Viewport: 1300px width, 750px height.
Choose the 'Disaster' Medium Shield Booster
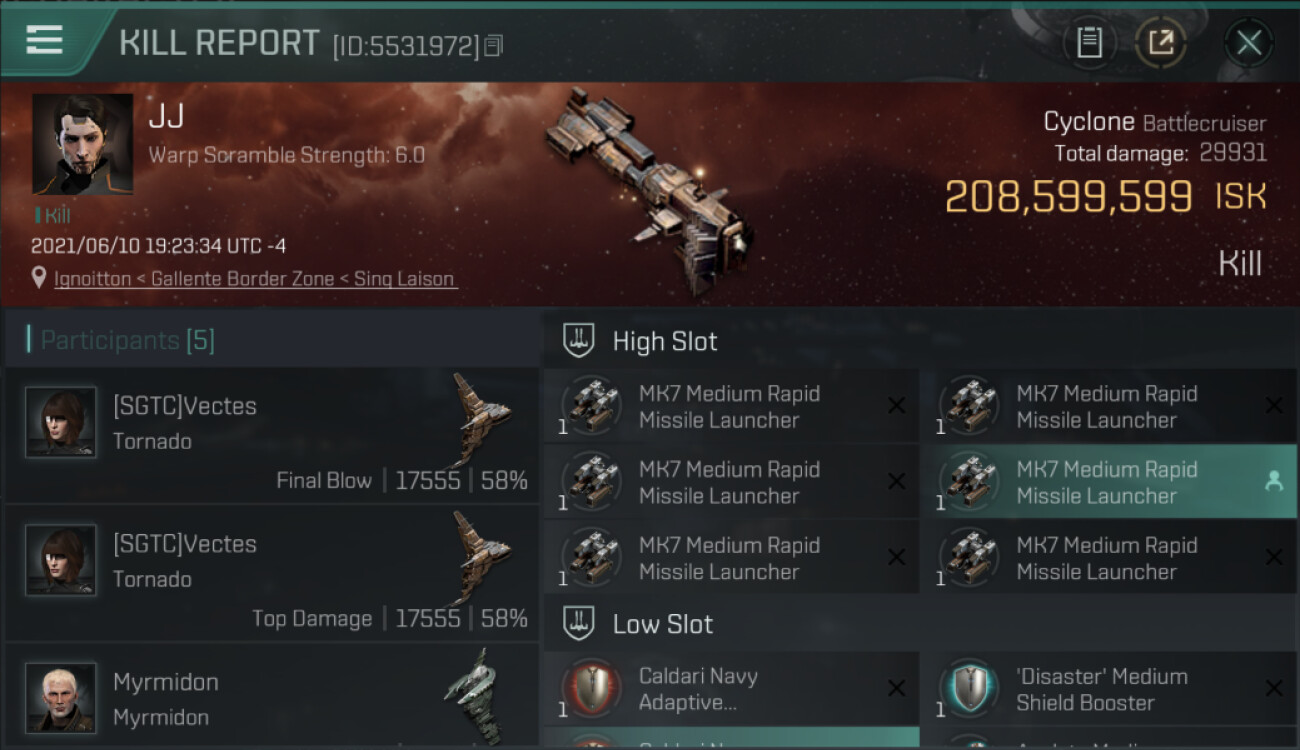pos(1108,689)
